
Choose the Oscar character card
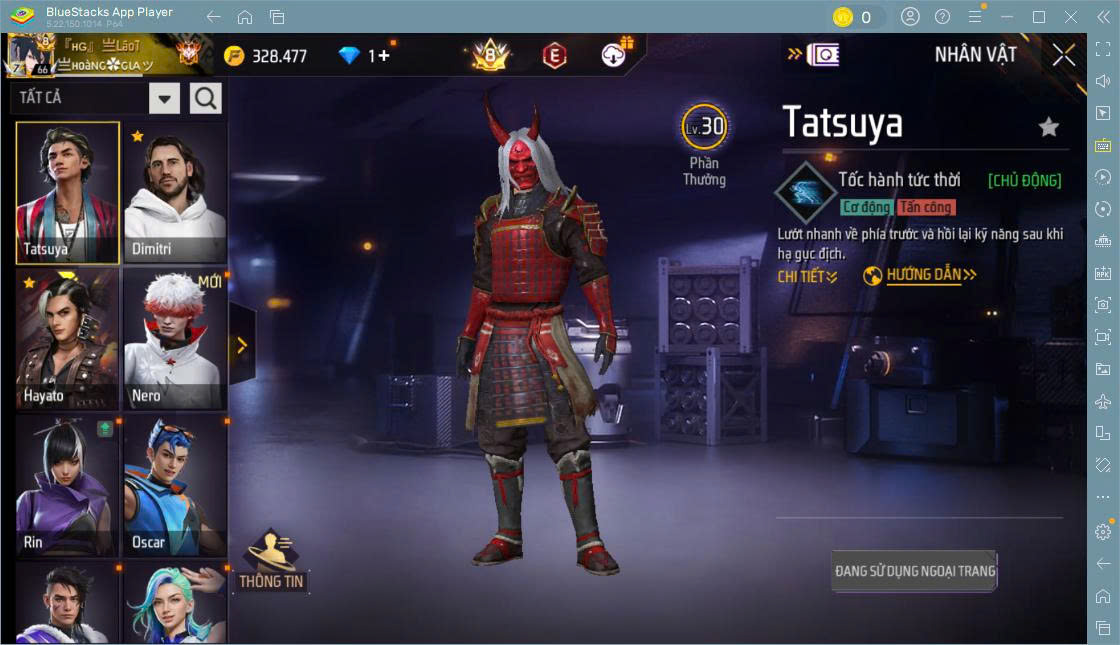[175, 486]
